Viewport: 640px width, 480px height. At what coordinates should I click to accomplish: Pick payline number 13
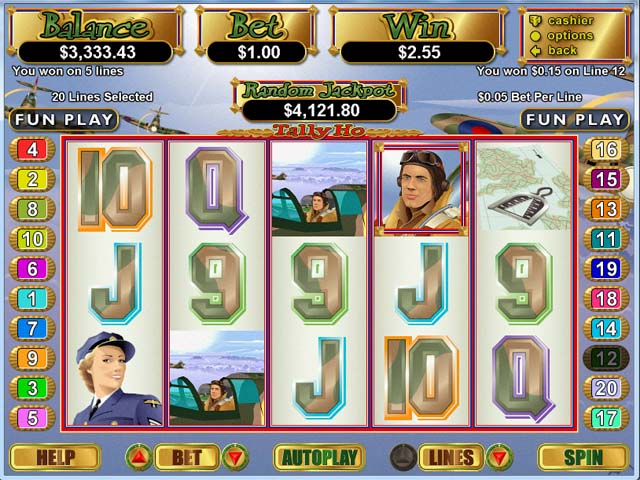(x=606, y=209)
